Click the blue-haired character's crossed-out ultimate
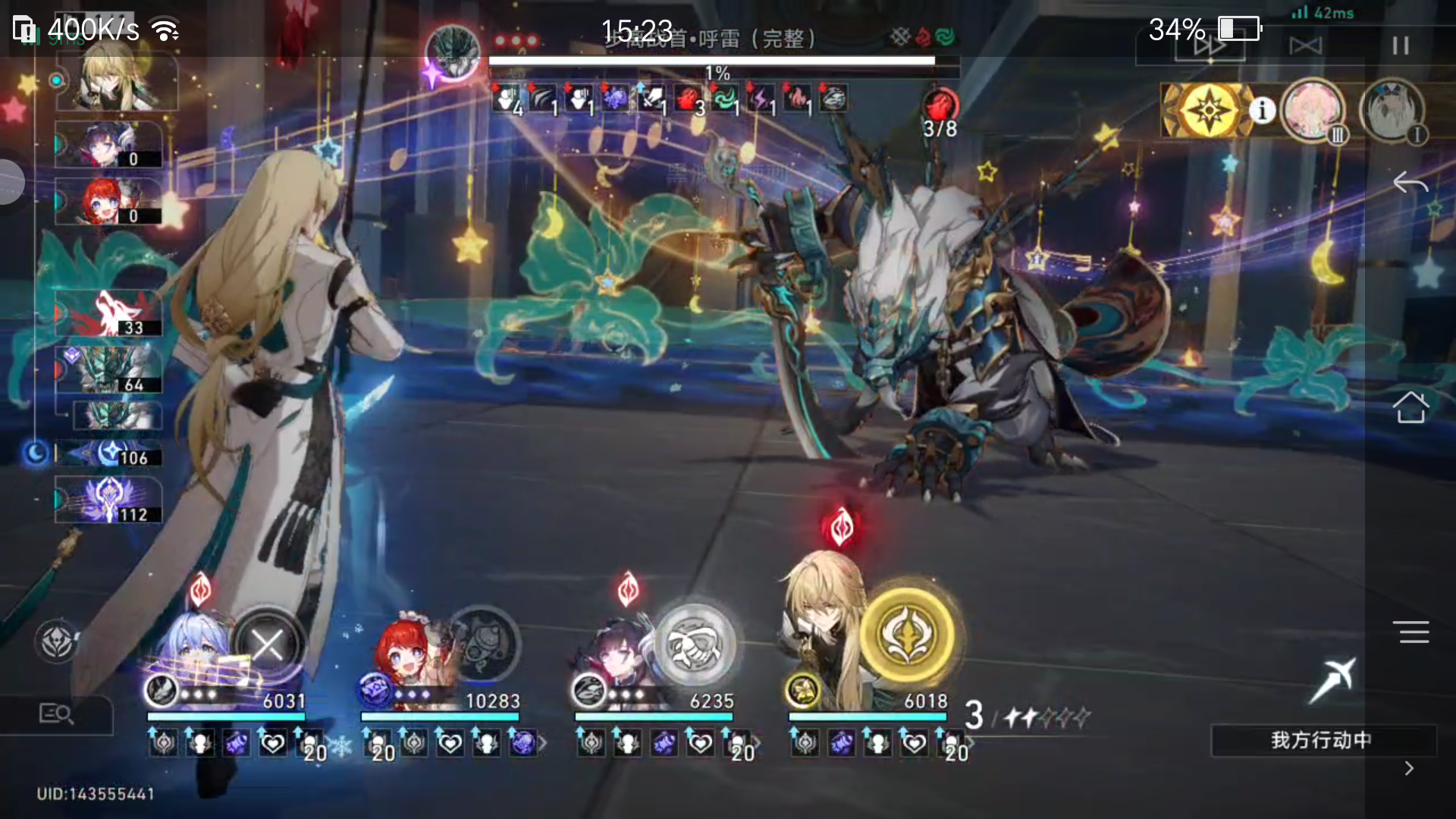Image resolution: width=1456 pixels, height=819 pixels. click(268, 645)
